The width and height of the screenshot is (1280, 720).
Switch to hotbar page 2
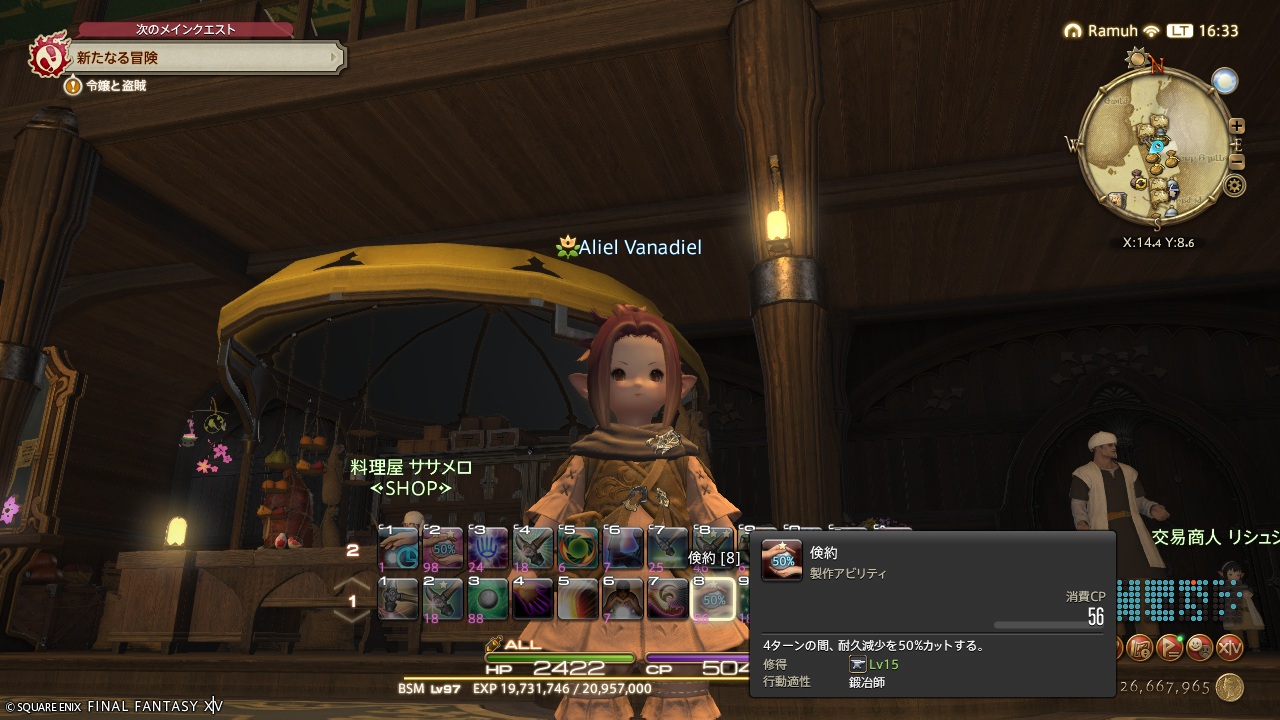pyautogui.click(x=353, y=551)
